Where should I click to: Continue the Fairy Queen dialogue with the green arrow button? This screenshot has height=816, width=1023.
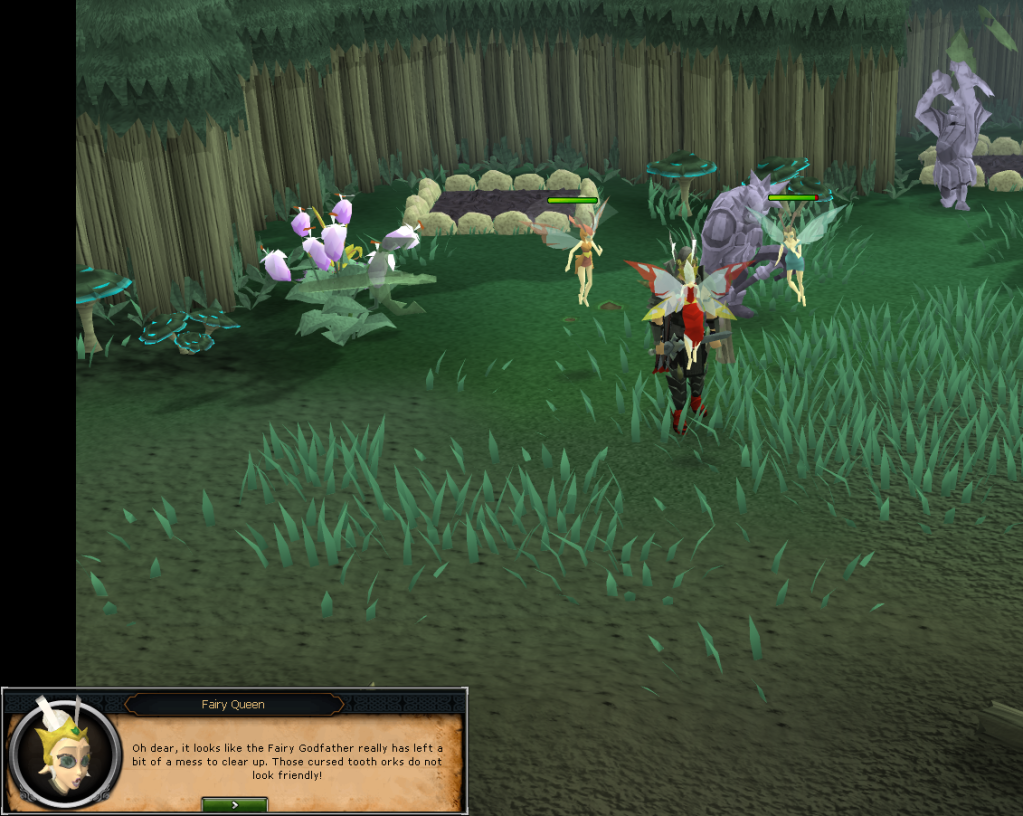point(234,804)
